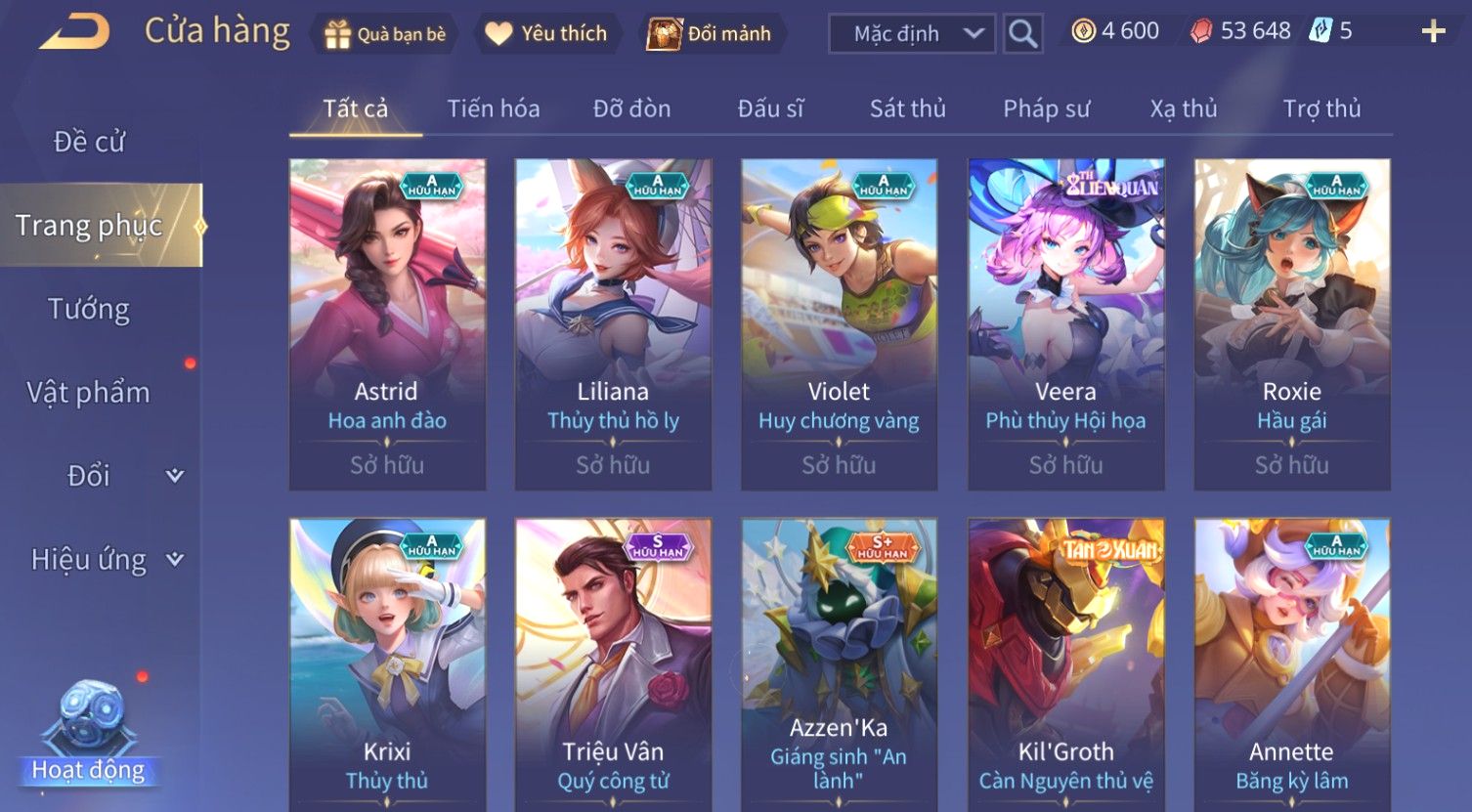The image size is (1472, 812).
Task: Select the Trợ thủ category tab
Action: [1321, 108]
